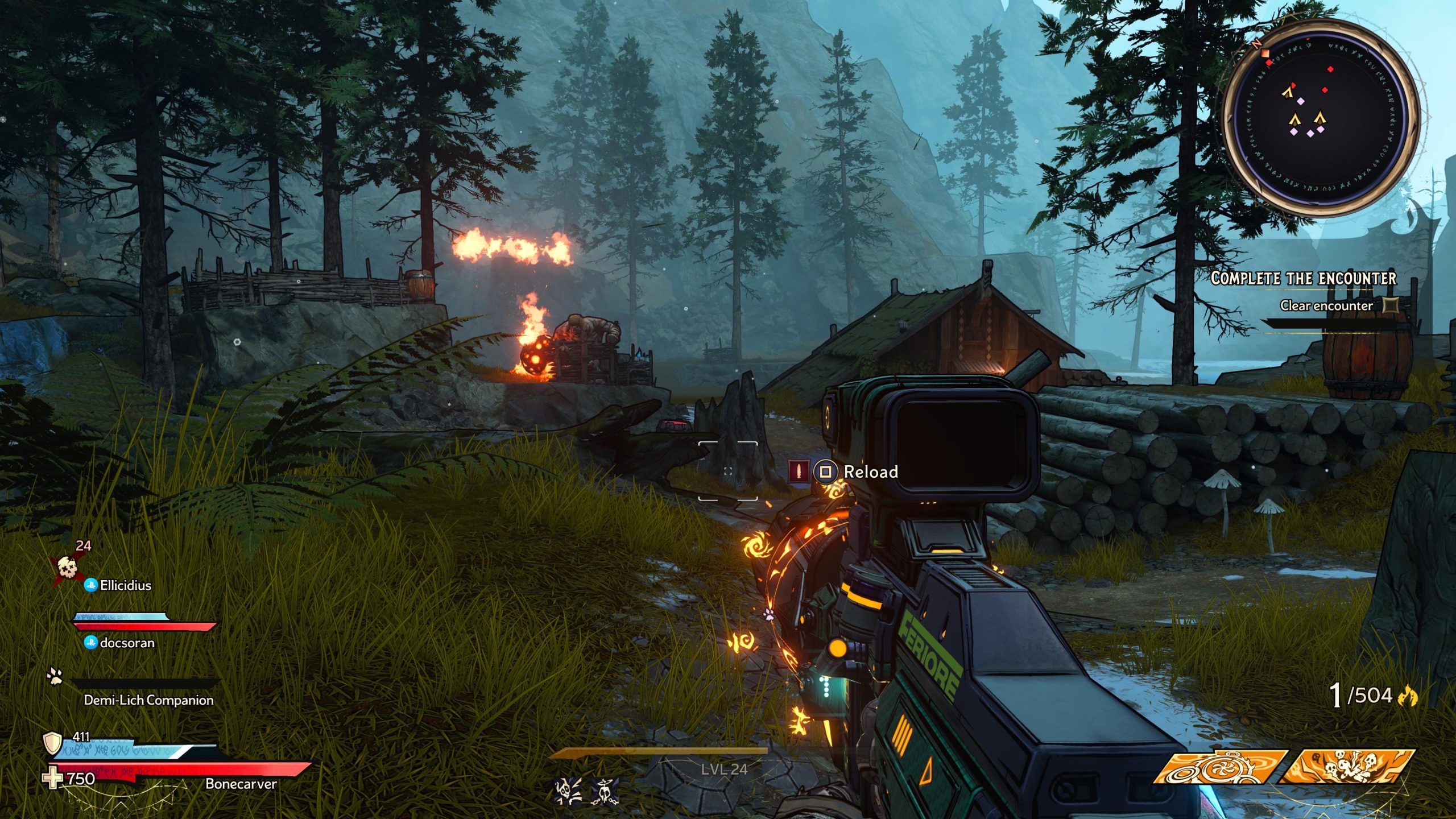The image size is (1456, 819).
Task: Click the left status buff icon
Action: [568, 791]
